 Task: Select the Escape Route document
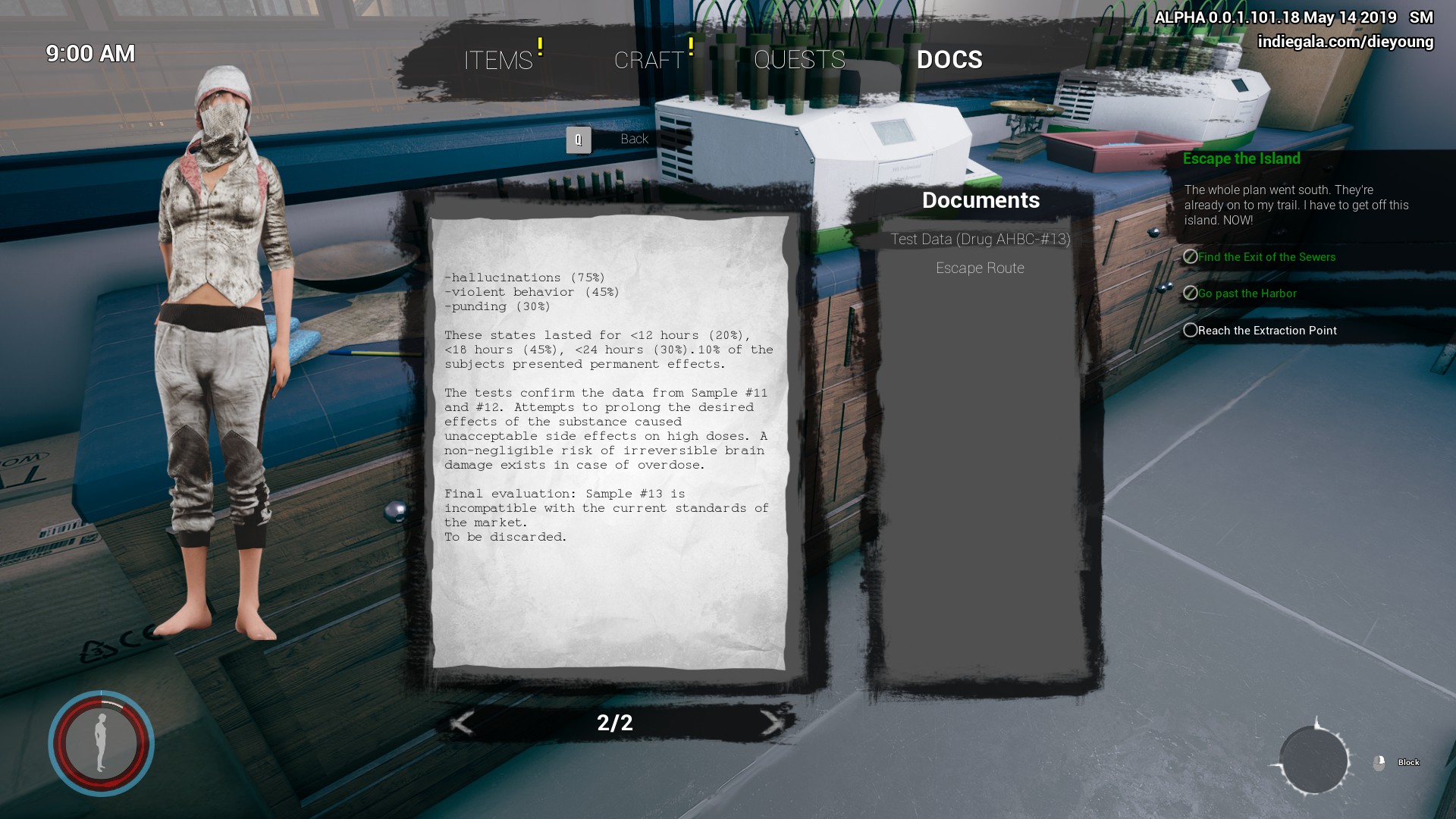point(980,268)
